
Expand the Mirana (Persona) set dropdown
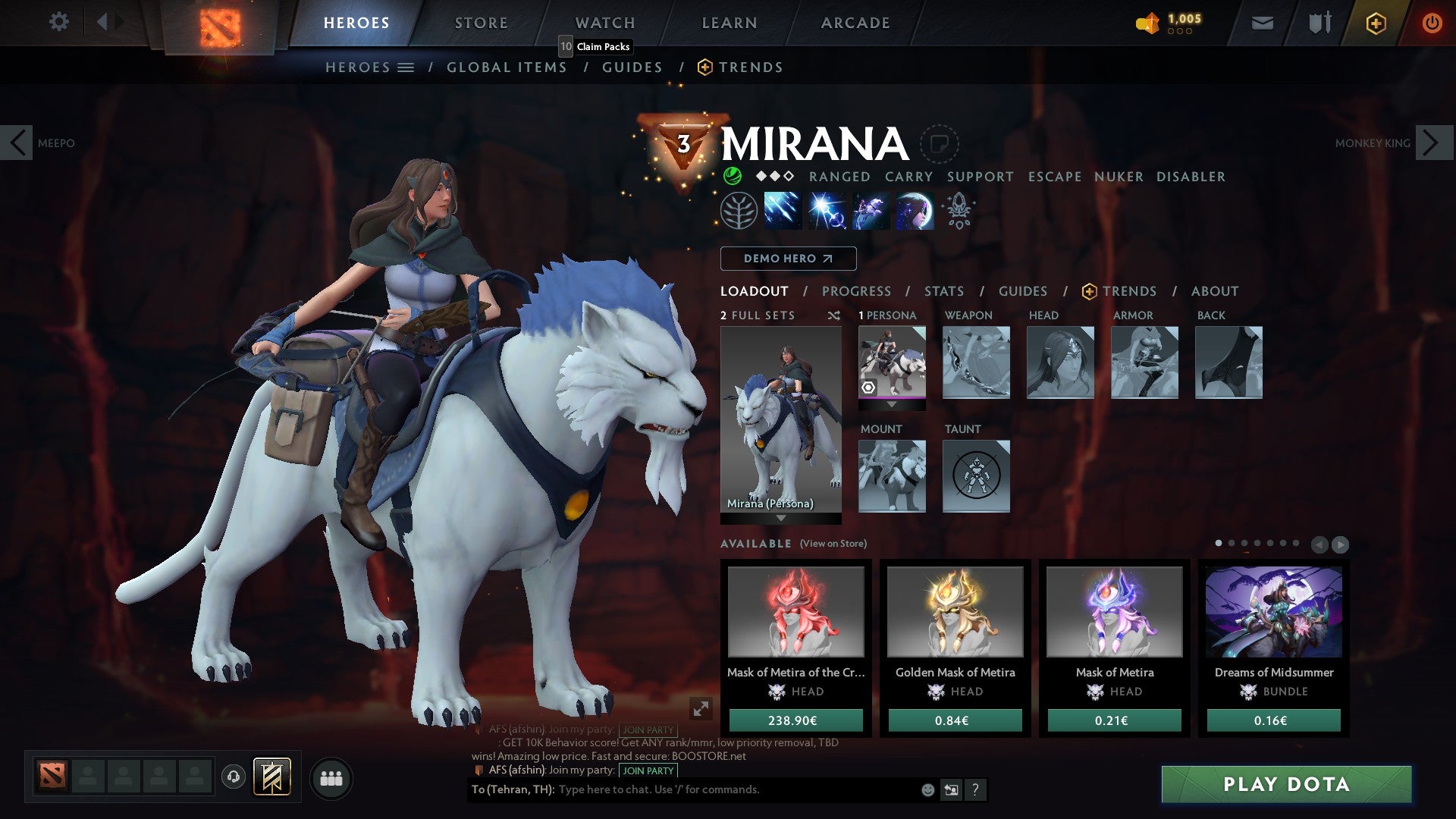[x=780, y=519]
